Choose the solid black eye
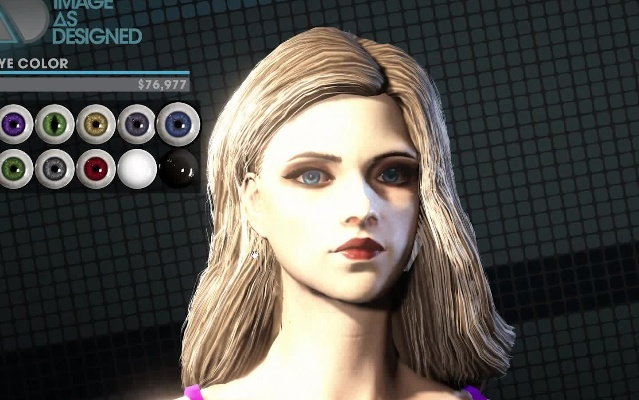The image size is (639, 400). coord(178,169)
